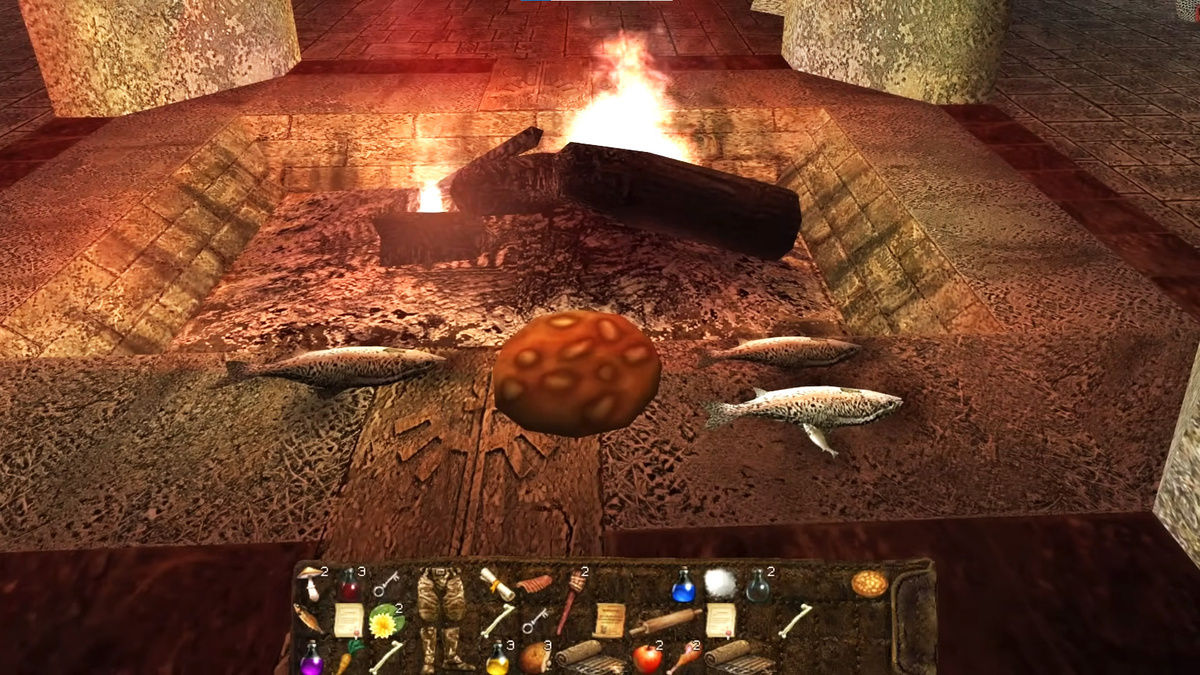This screenshot has width=1200, height=675.
Task: Choose the baked pie in inventory
Action: pyautogui.click(x=869, y=584)
